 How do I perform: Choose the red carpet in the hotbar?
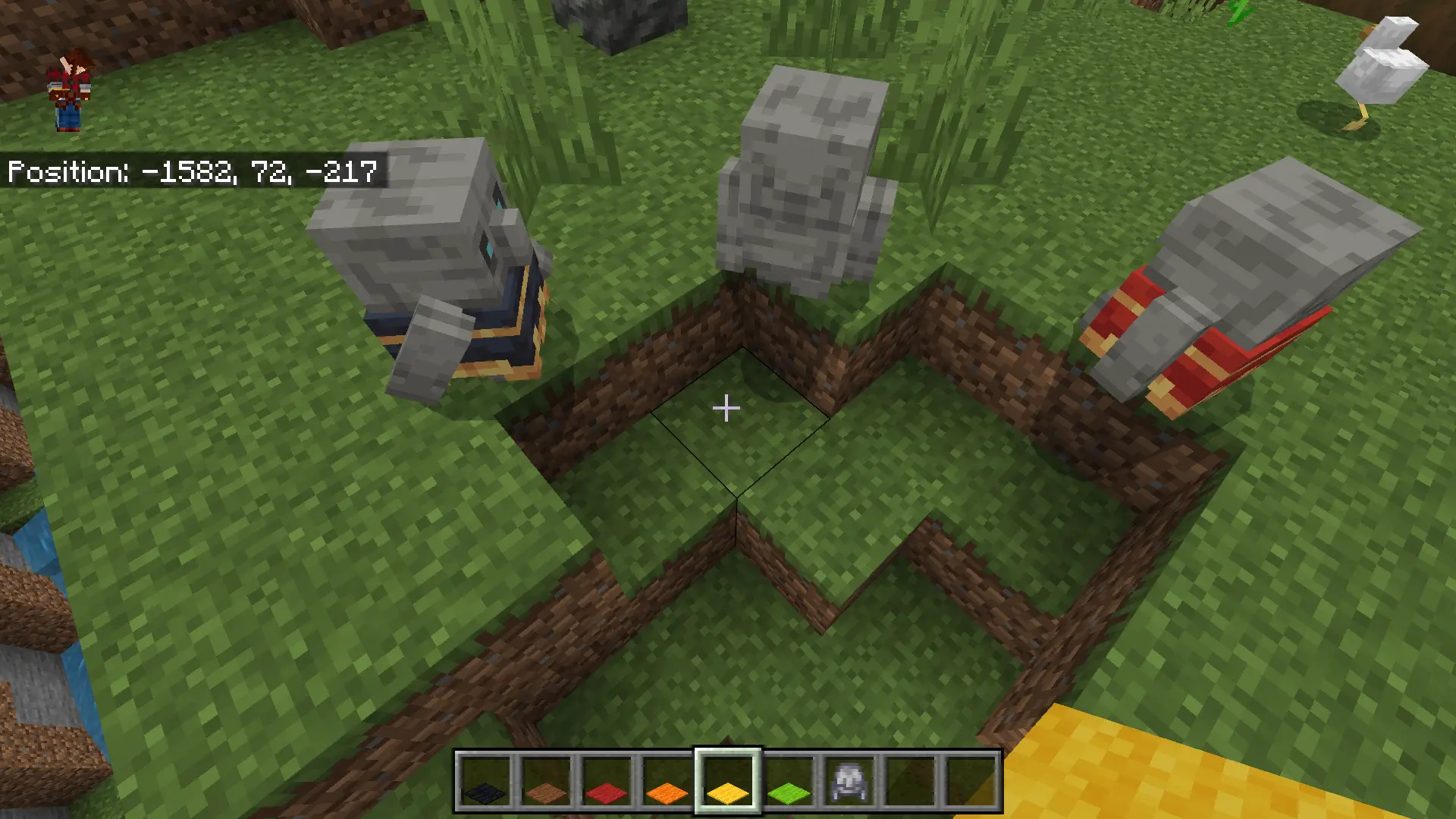[x=607, y=783]
